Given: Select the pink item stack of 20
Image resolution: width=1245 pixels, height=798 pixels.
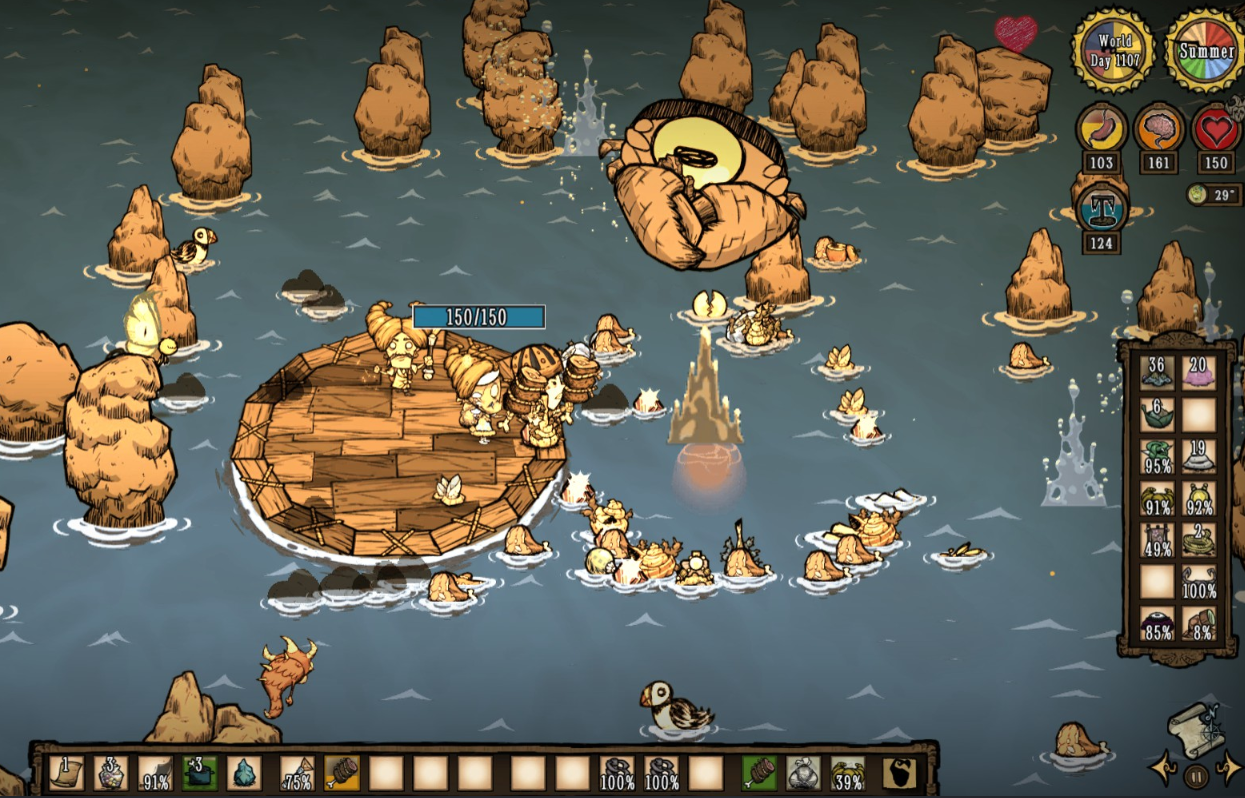Looking at the screenshot, I should 1199,371.
